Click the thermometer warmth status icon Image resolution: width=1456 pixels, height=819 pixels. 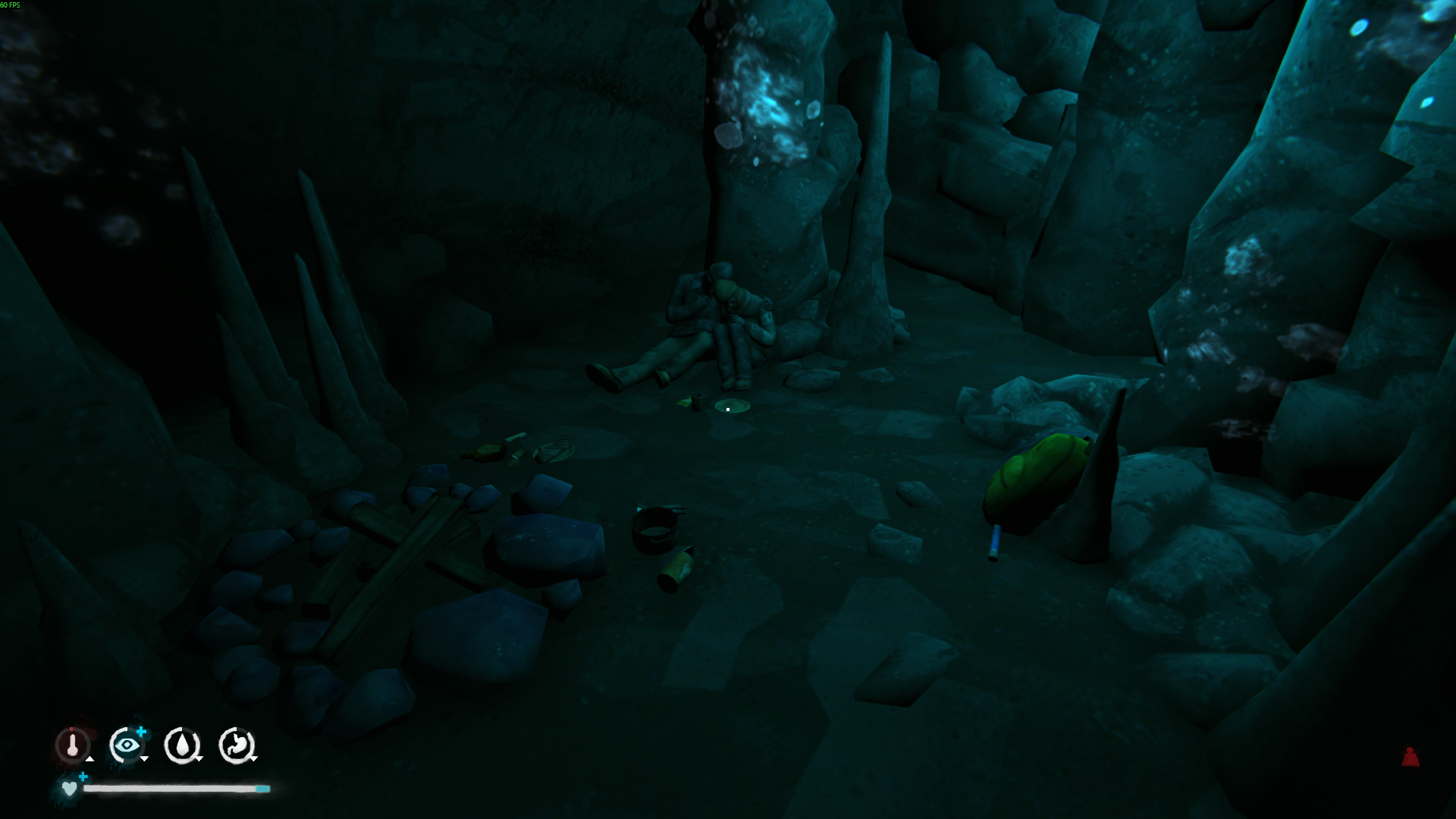[x=73, y=745]
